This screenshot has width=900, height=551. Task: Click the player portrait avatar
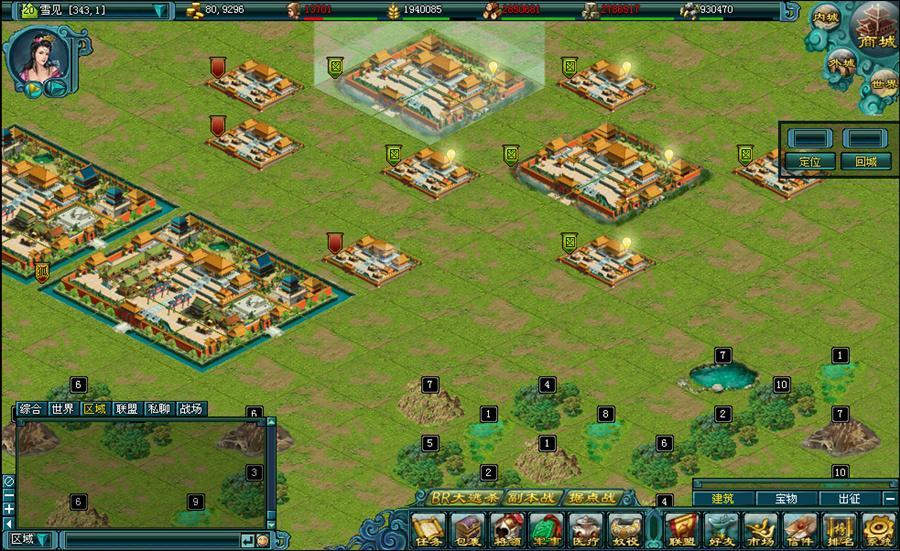(x=33, y=55)
